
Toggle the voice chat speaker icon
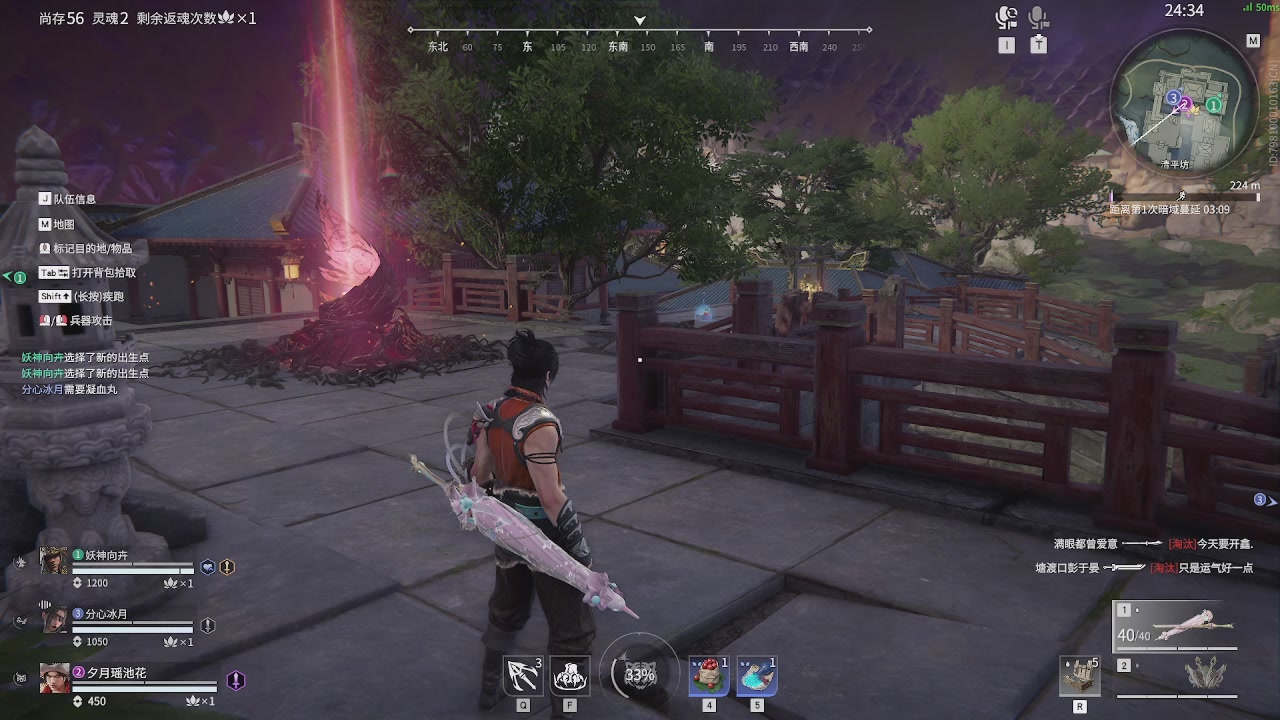tap(1006, 18)
